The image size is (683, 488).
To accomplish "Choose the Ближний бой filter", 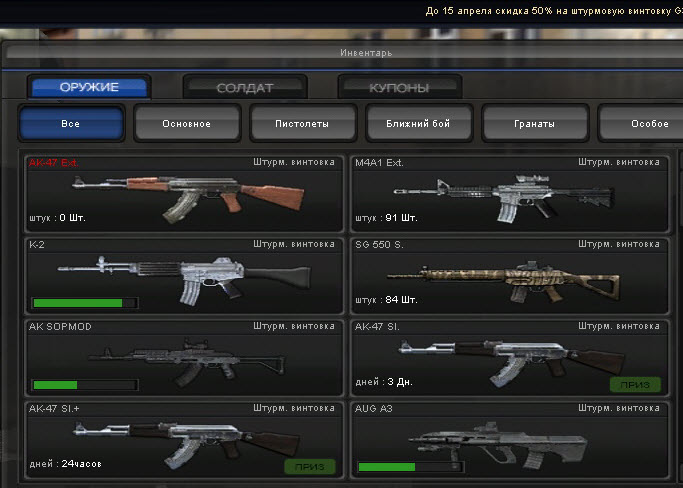I will tap(418, 124).
